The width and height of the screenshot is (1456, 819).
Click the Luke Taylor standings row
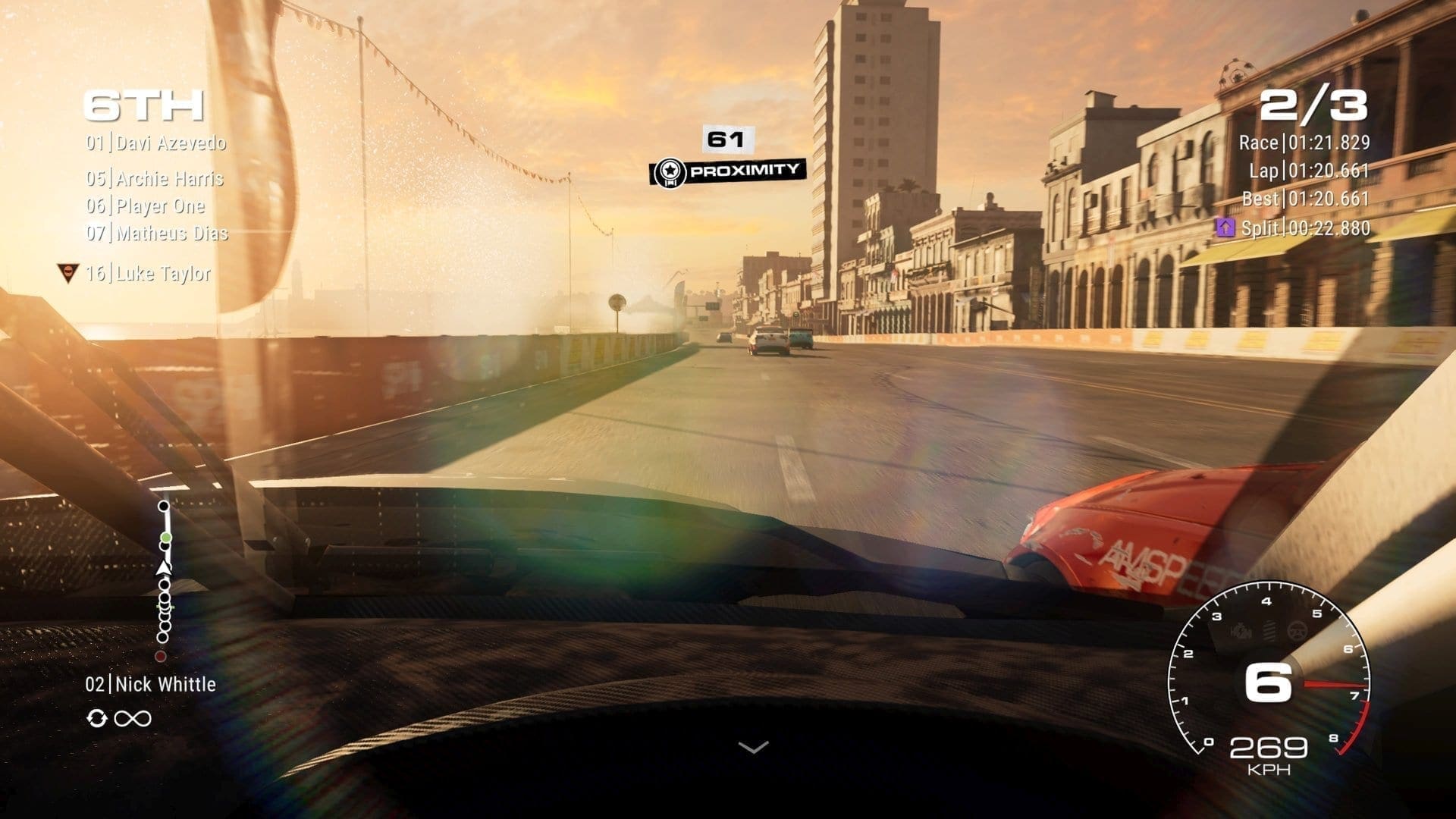(x=149, y=273)
